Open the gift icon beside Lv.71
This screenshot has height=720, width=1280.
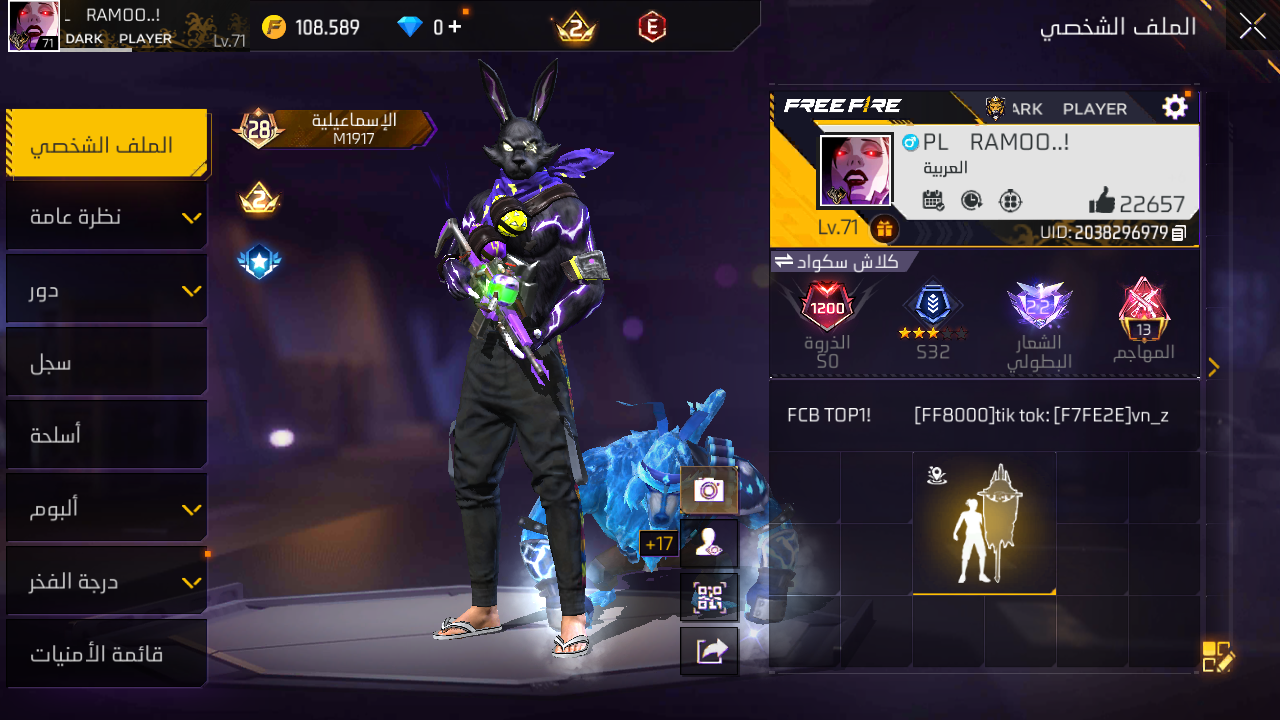pyautogui.click(x=883, y=229)
